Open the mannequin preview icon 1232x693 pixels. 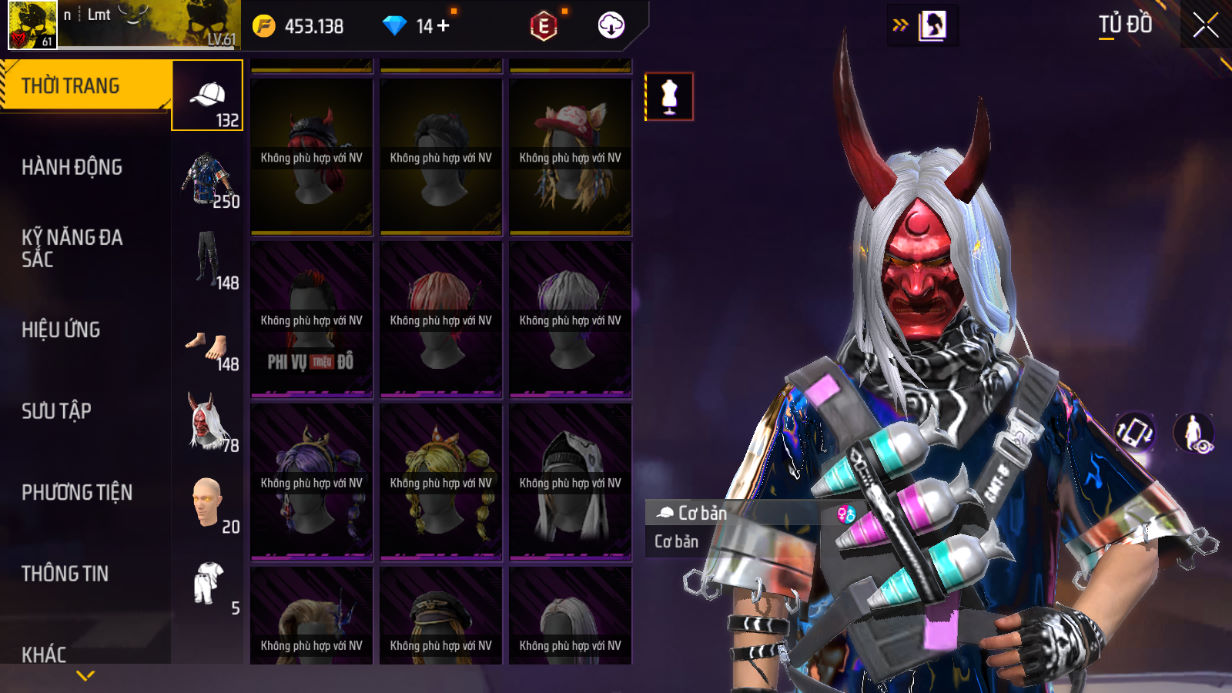[669, 97]
